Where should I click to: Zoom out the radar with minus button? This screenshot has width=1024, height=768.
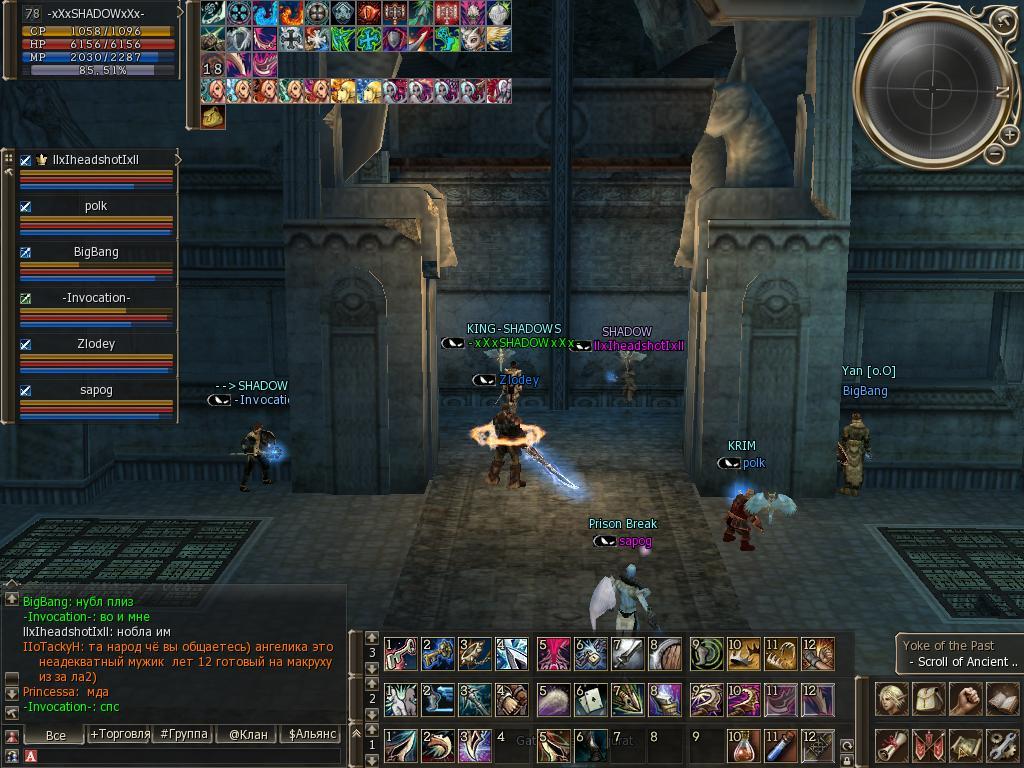click(x=994, y=154)
